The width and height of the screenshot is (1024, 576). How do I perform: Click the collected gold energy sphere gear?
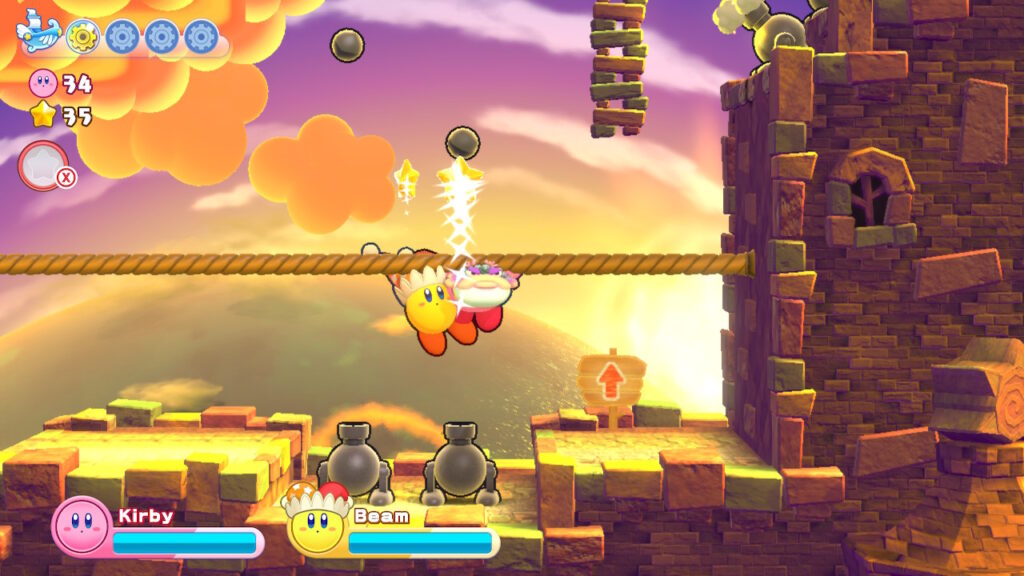click(82, 37)
